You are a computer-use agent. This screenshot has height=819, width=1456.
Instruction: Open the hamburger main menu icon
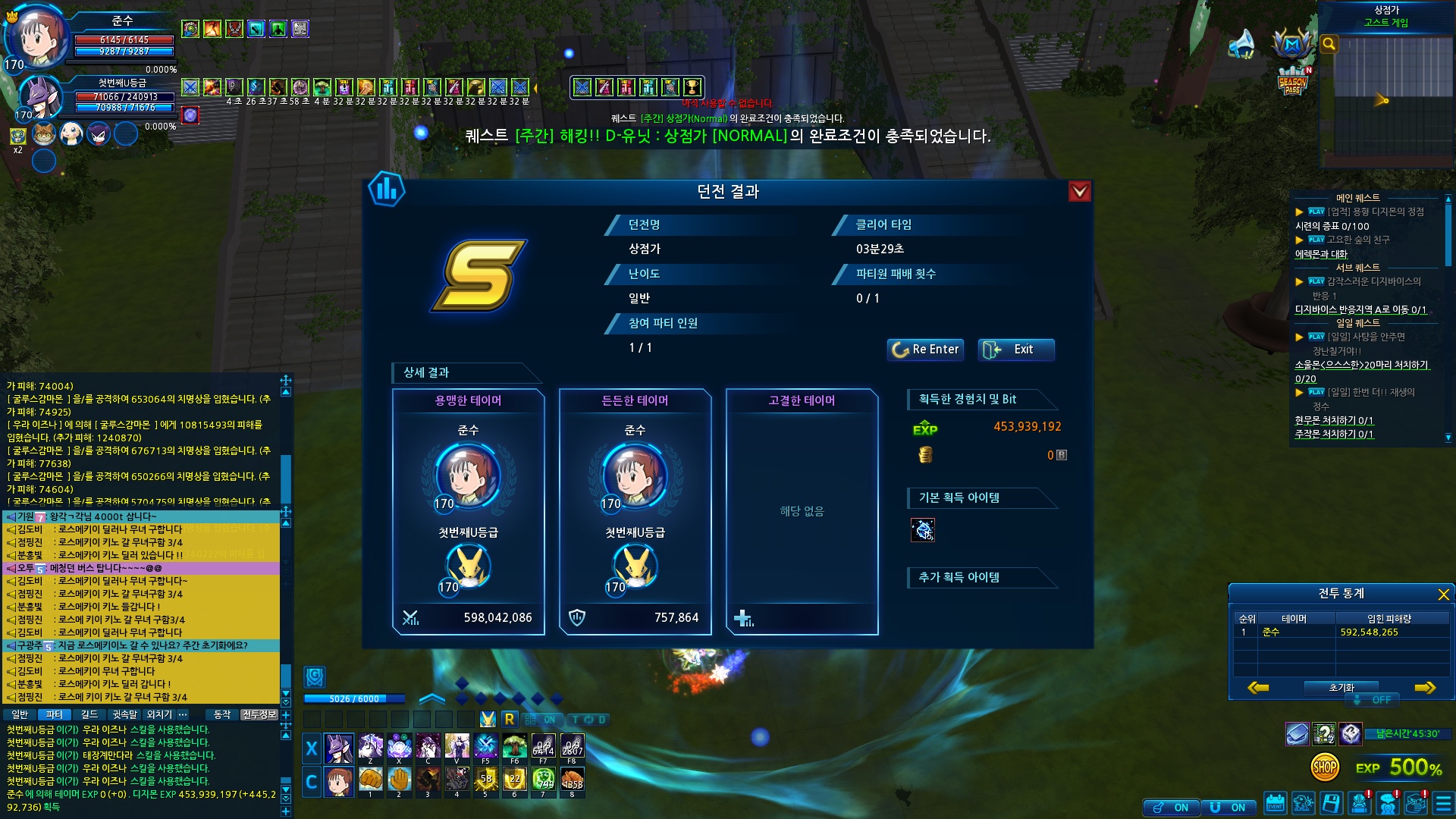coord(1442,804)
